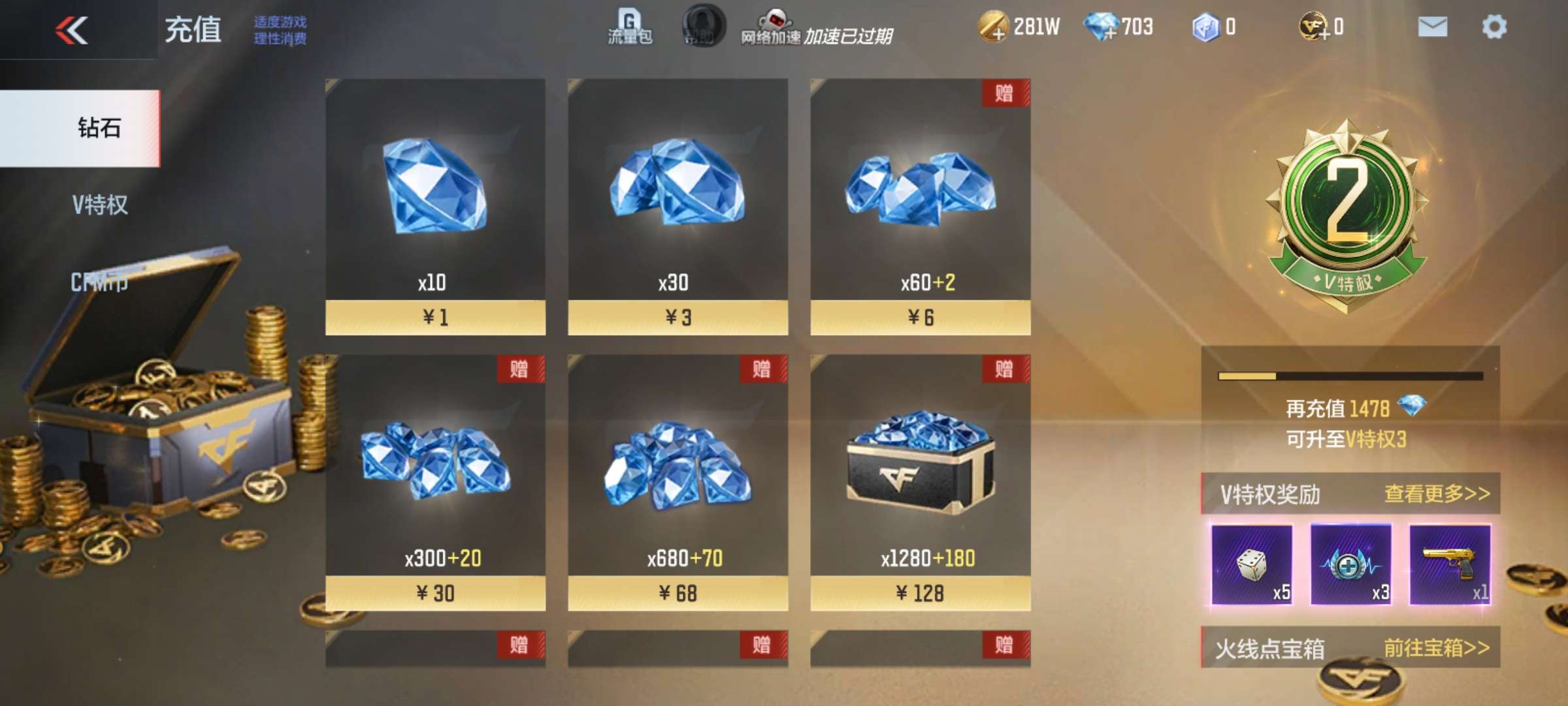Purchase the x1280+180 diamond chest for ¥128

920,593
